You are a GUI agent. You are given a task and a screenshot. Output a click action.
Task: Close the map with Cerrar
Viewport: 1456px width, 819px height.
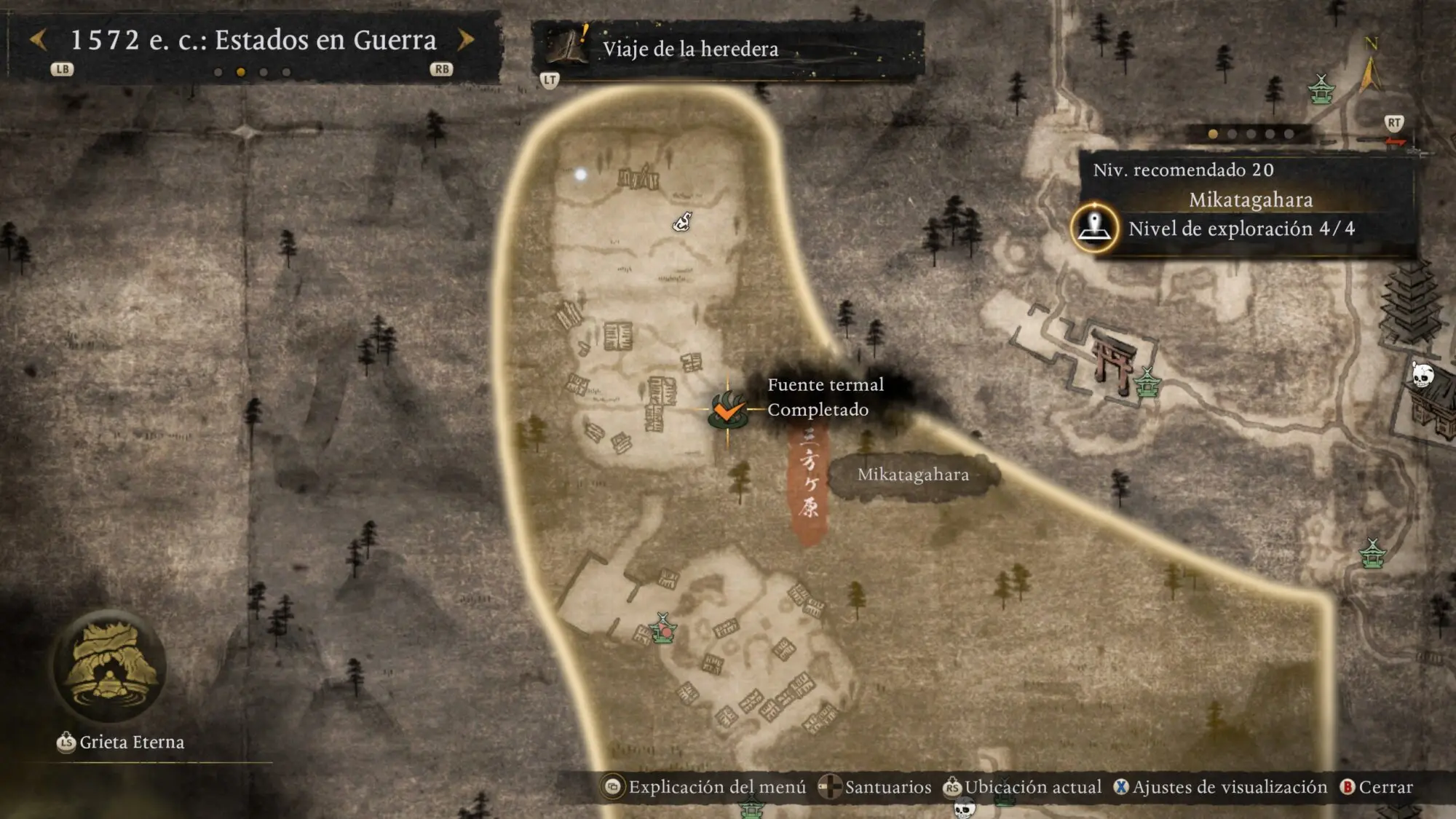click(x=1376, y=787)
